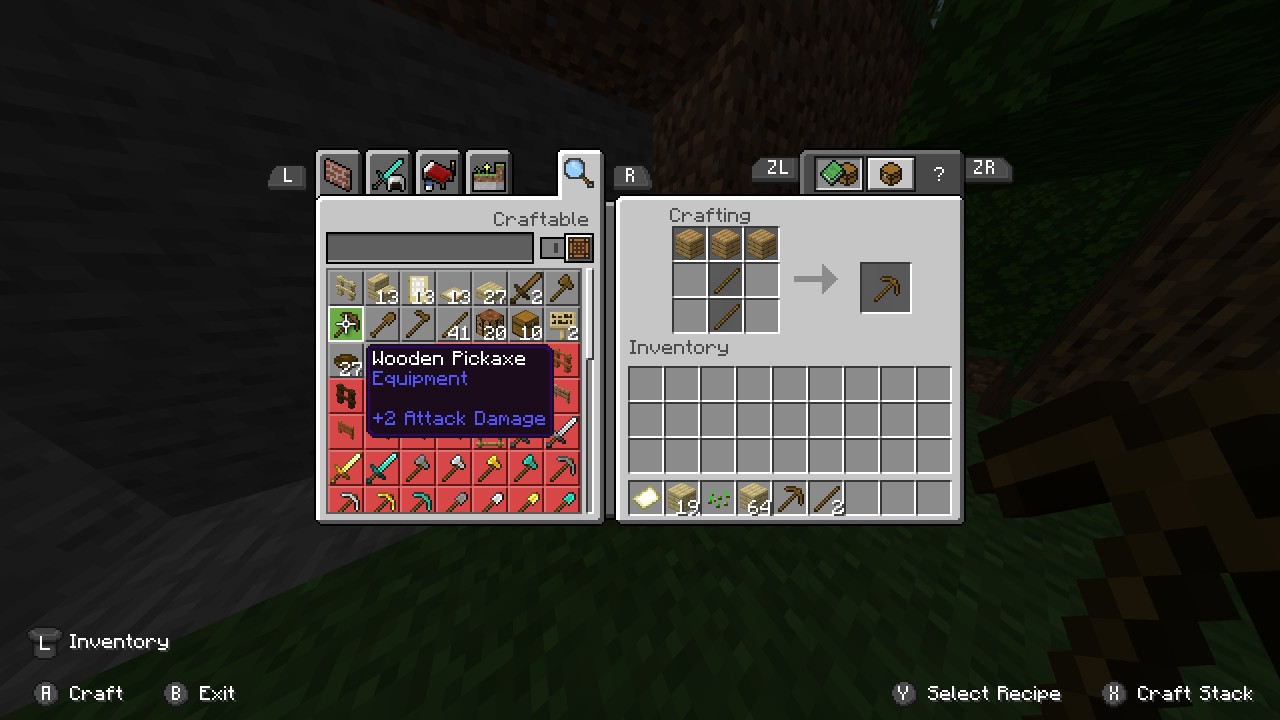Select the stack of 64 planks in hotbar
This screenshot has height=720, width=1280.
pyautogui.click(x=755, y=498)
